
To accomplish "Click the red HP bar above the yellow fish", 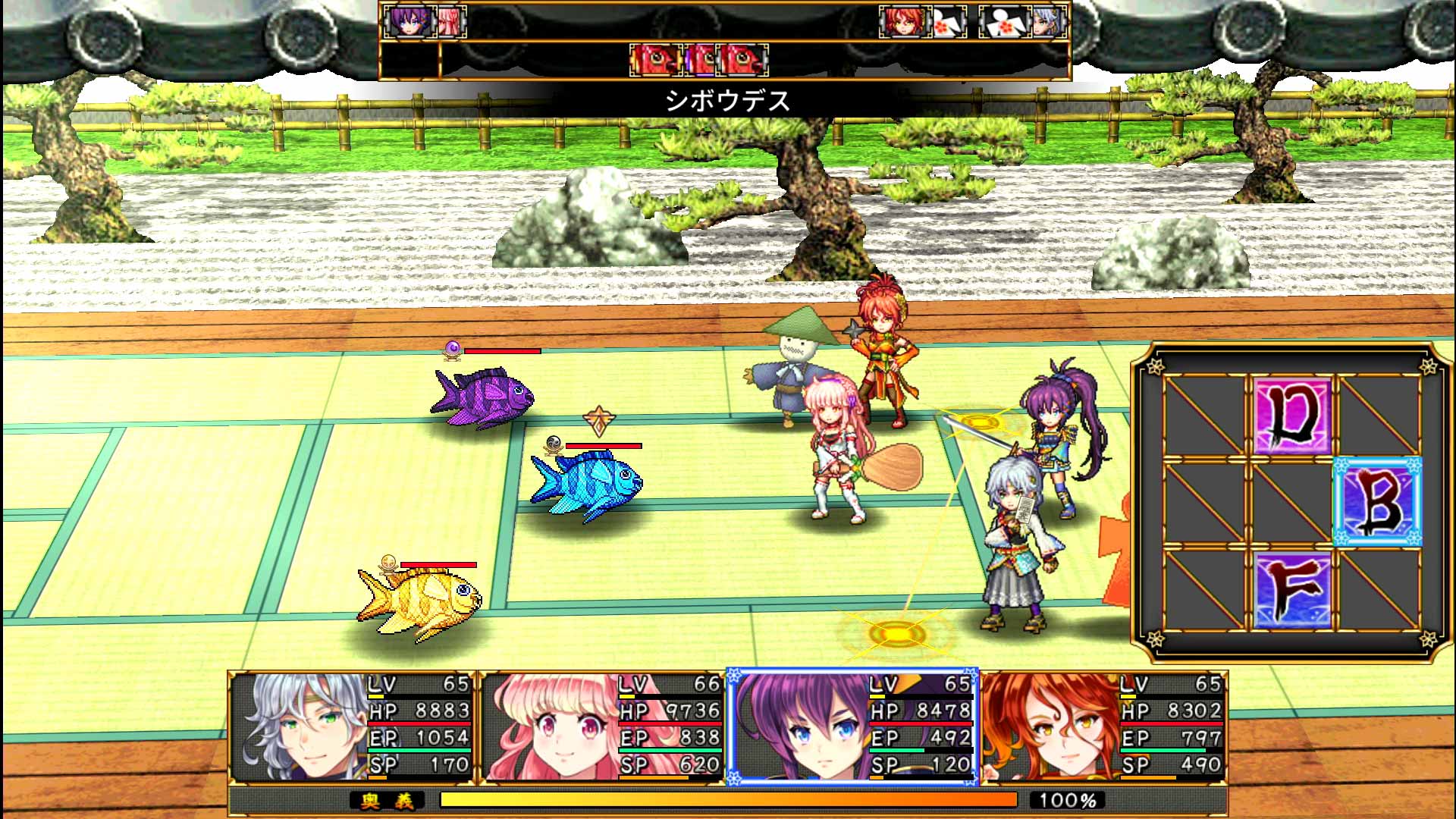I will 436,565.
